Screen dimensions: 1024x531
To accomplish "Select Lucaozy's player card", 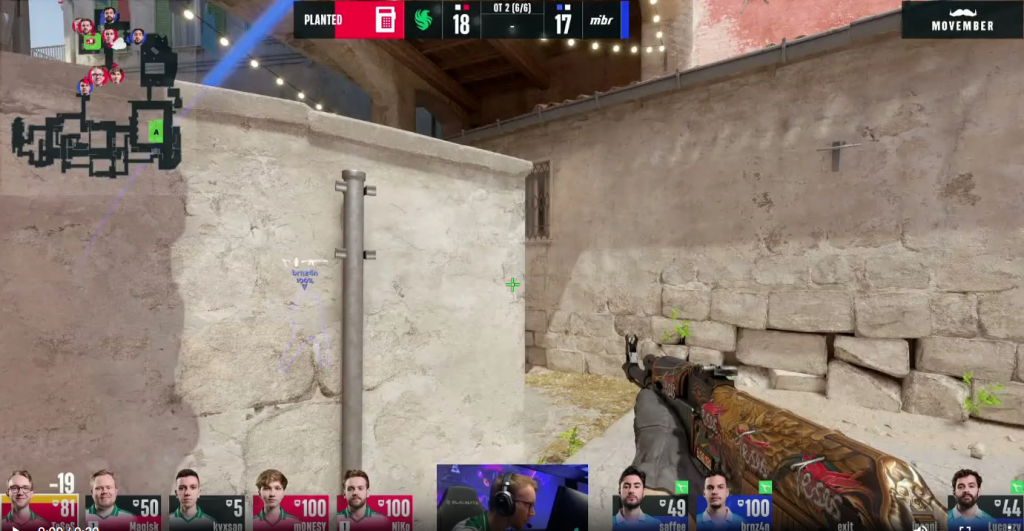I will coord(984,500).
